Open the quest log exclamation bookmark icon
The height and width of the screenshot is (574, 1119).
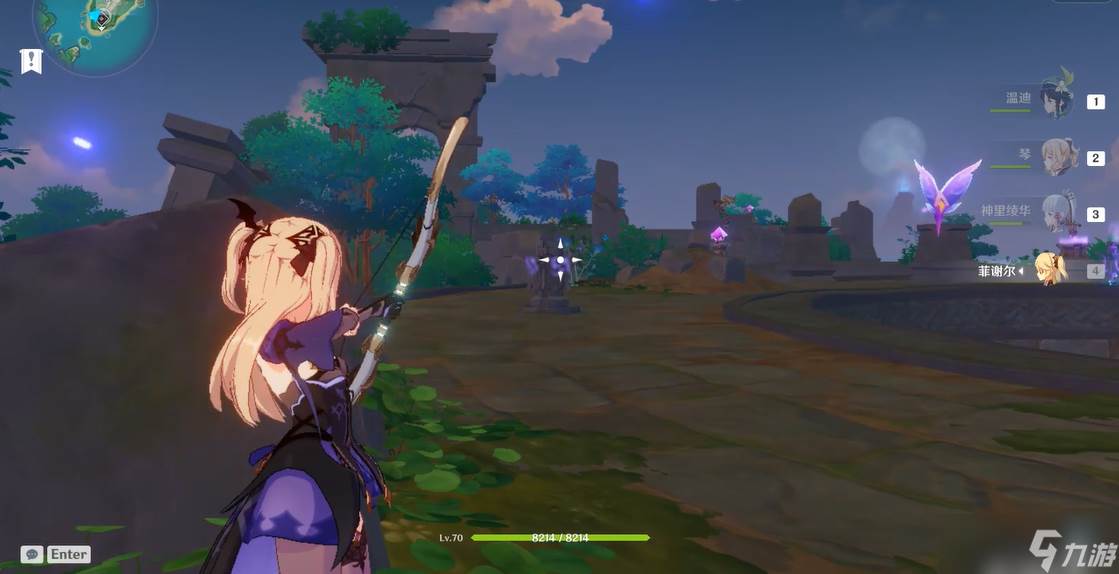pos(31,61)
